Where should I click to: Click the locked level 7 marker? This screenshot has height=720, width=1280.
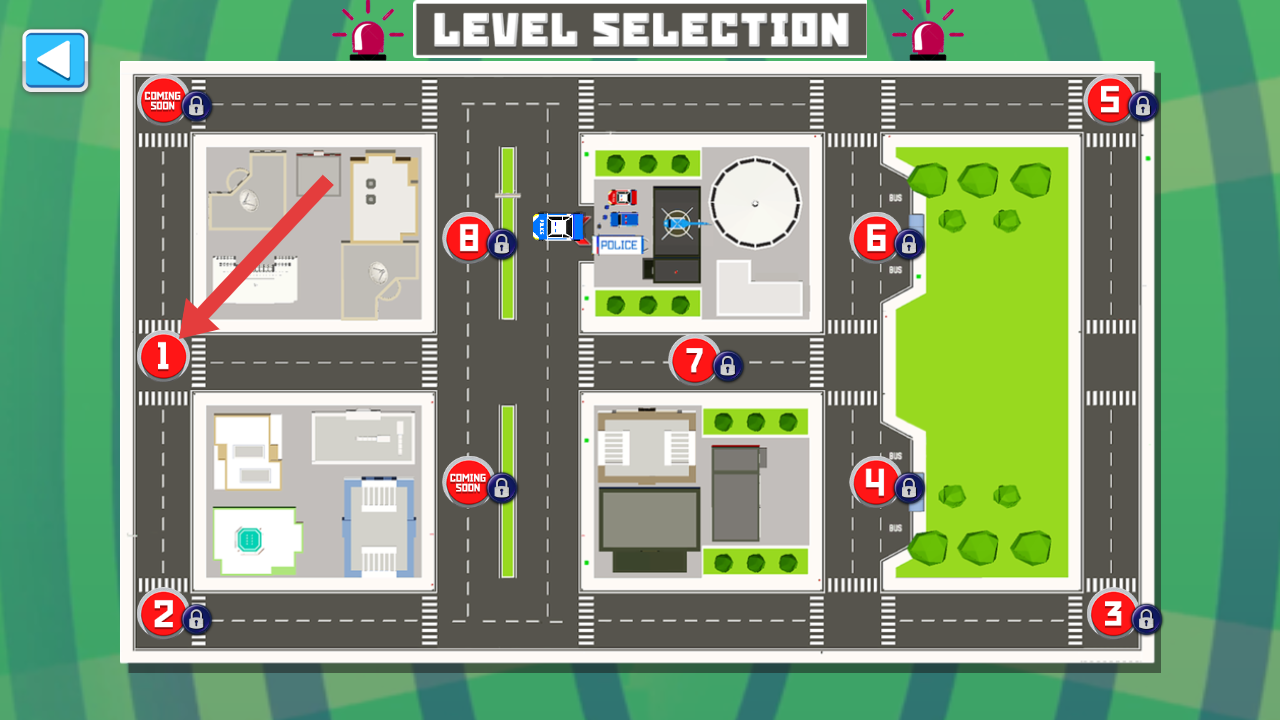click(x=695, y=360)
